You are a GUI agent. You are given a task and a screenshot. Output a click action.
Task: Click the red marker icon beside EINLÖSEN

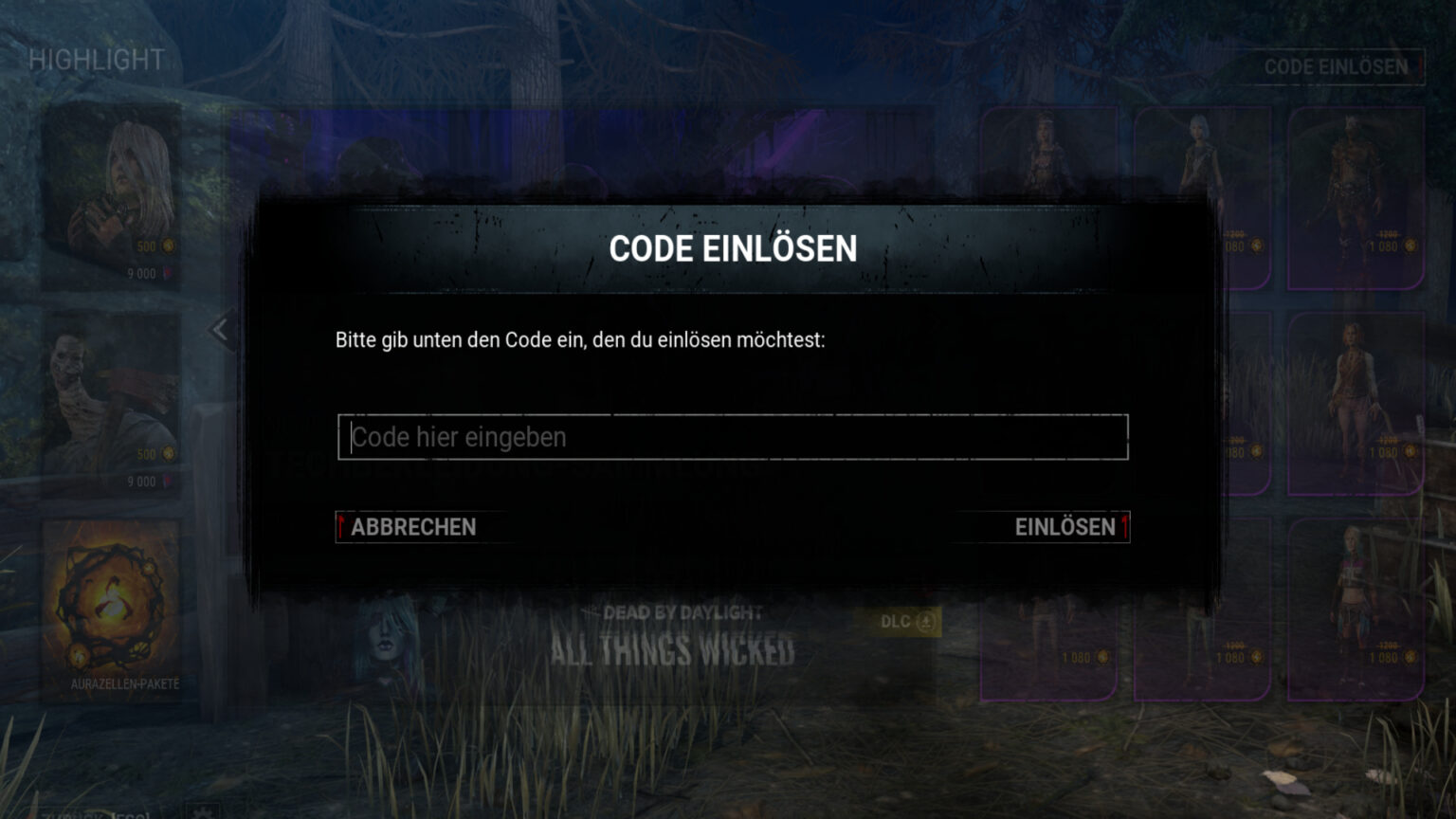click(x=1126, y=527)
